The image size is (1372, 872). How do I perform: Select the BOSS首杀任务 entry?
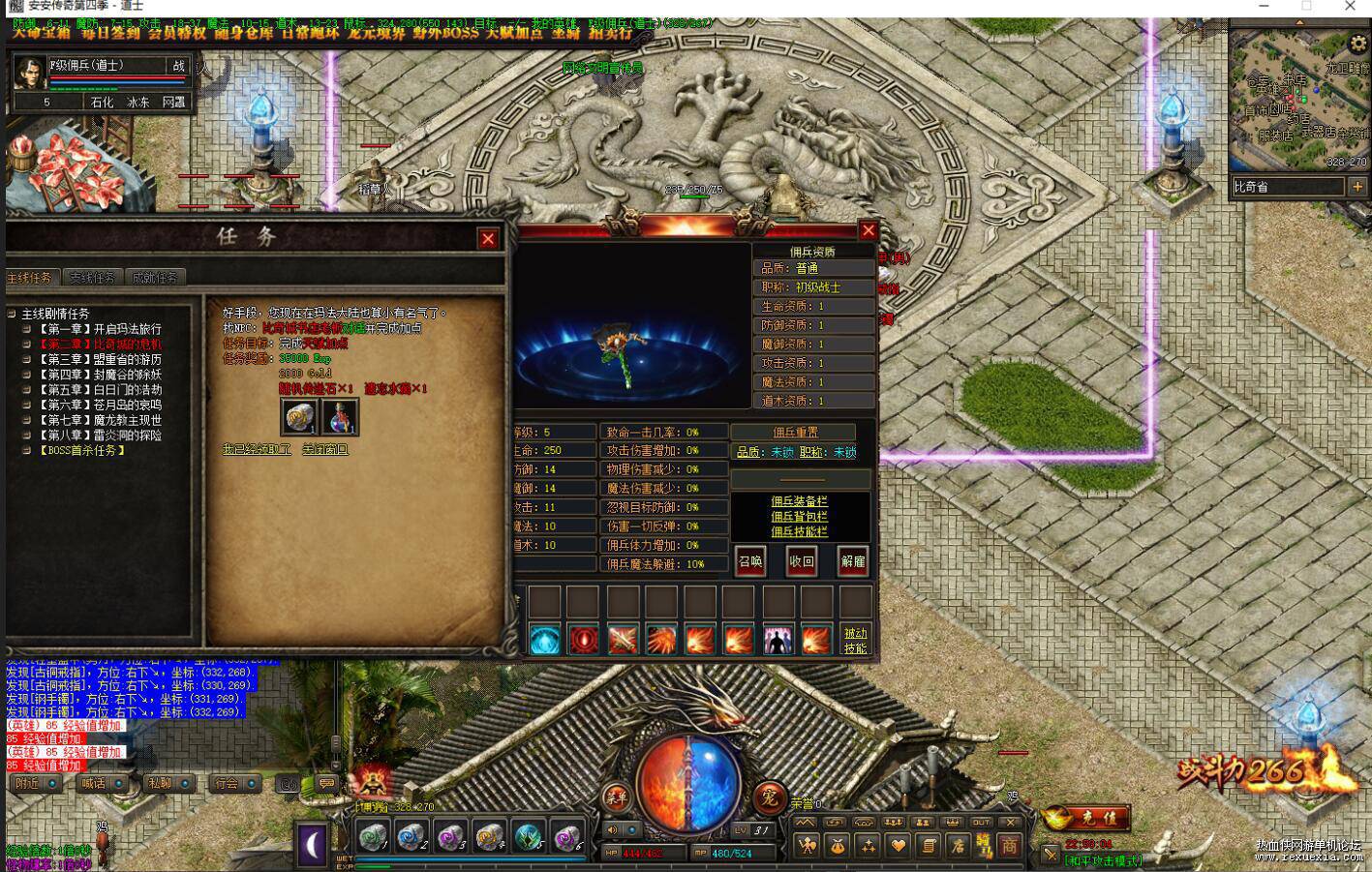pos(82,451)
